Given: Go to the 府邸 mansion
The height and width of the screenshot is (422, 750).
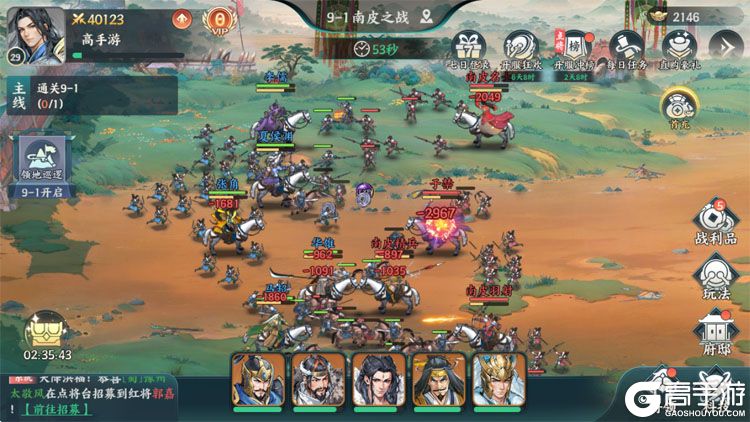Looking at the screenshot, I should coord(717,332).
